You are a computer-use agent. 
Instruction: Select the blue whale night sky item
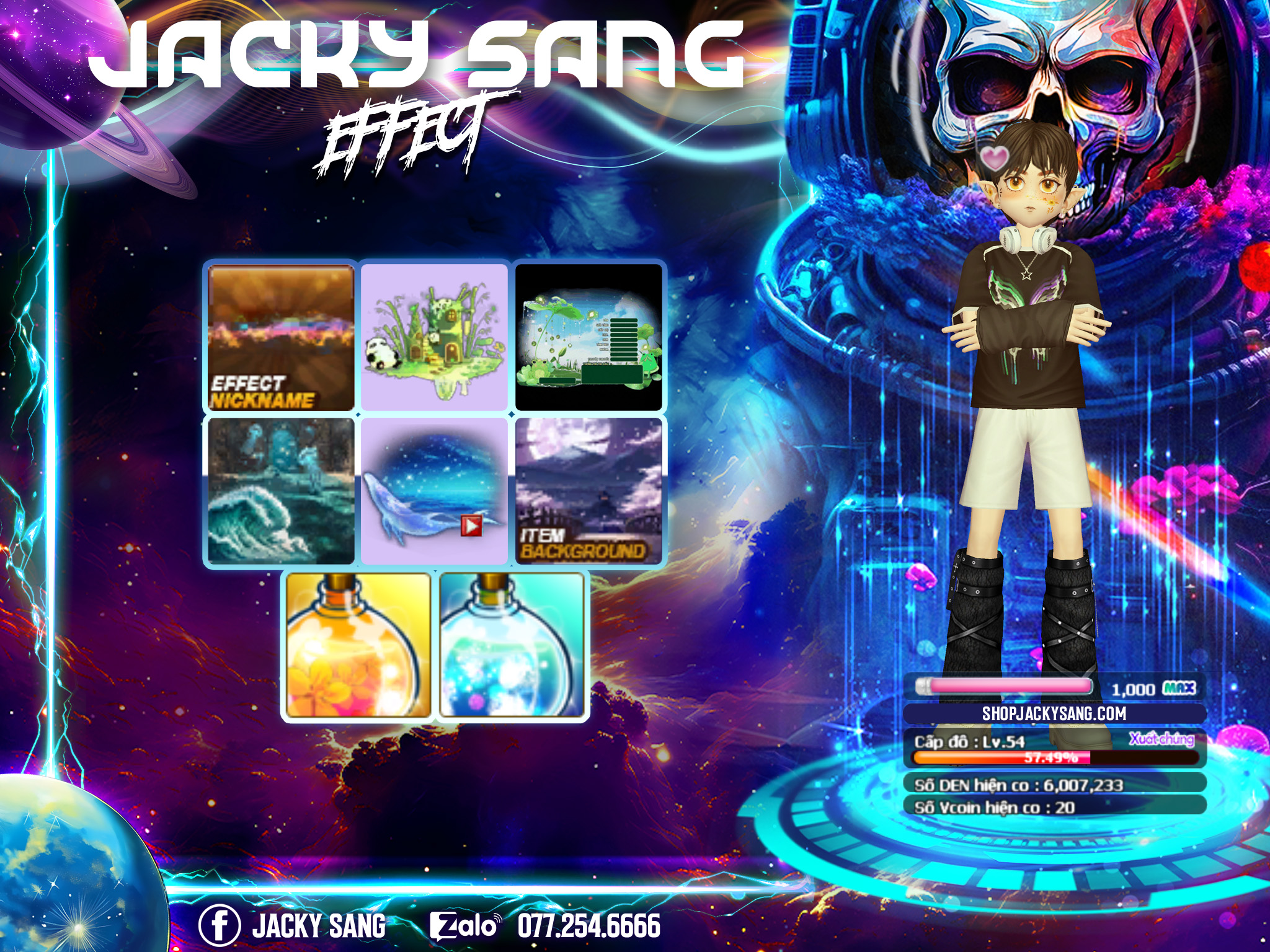click(434, 491)
